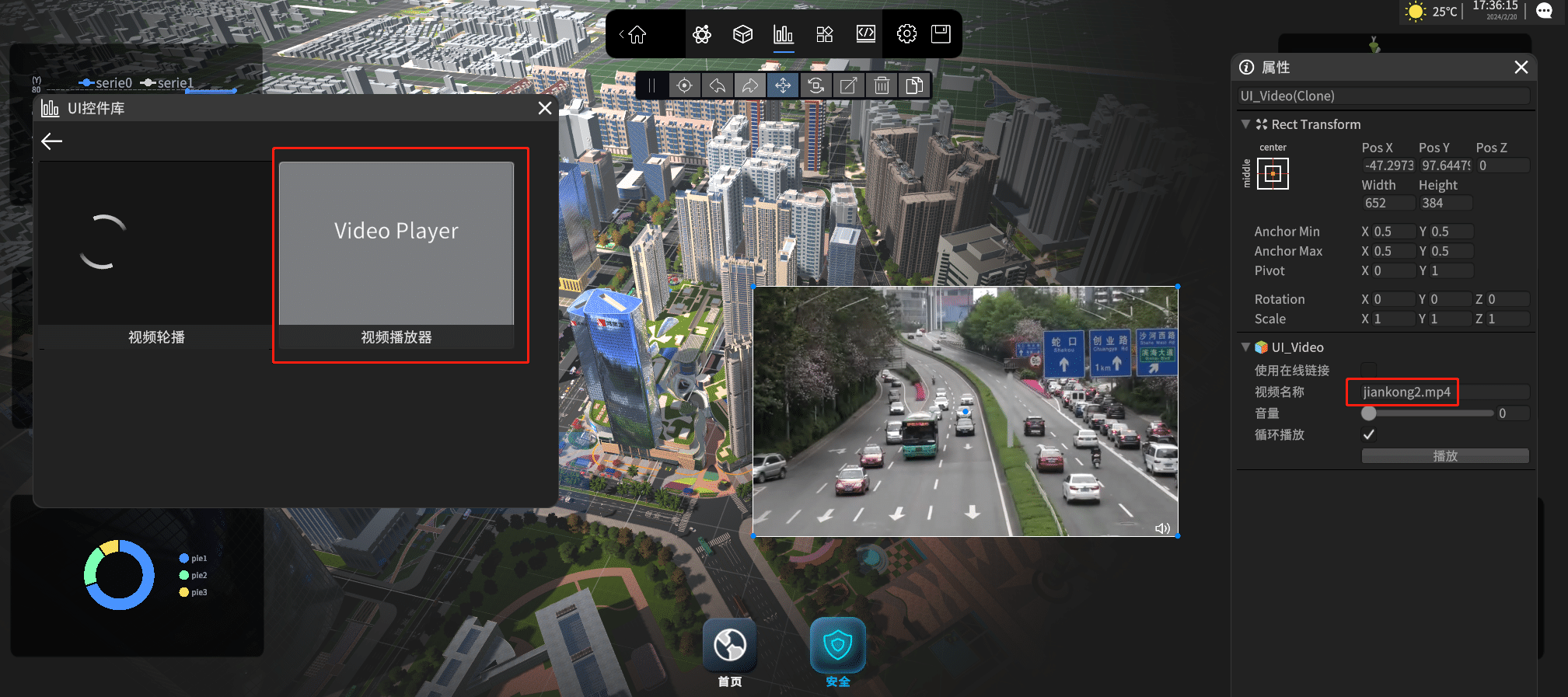Open the 首页 globe tab
The width and height of the screenshot is (1568, 697).
click(730, 646)
